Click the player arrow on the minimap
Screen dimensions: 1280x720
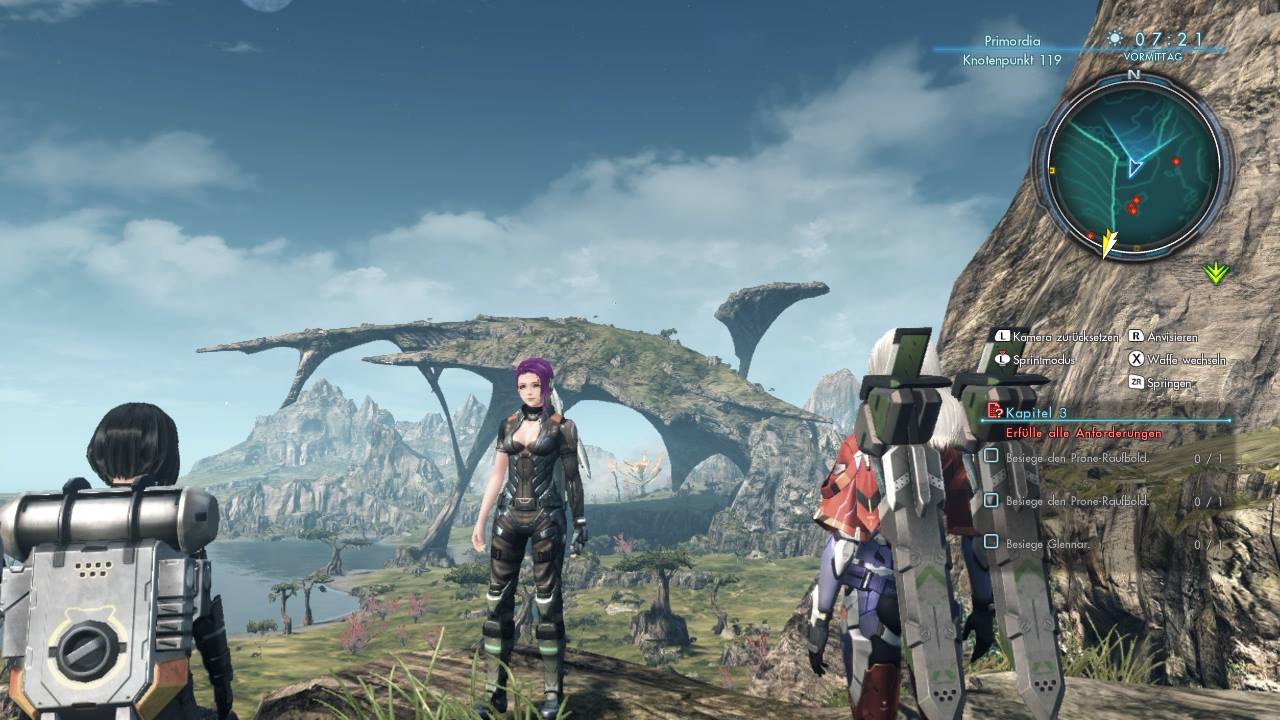point(1134,166)
